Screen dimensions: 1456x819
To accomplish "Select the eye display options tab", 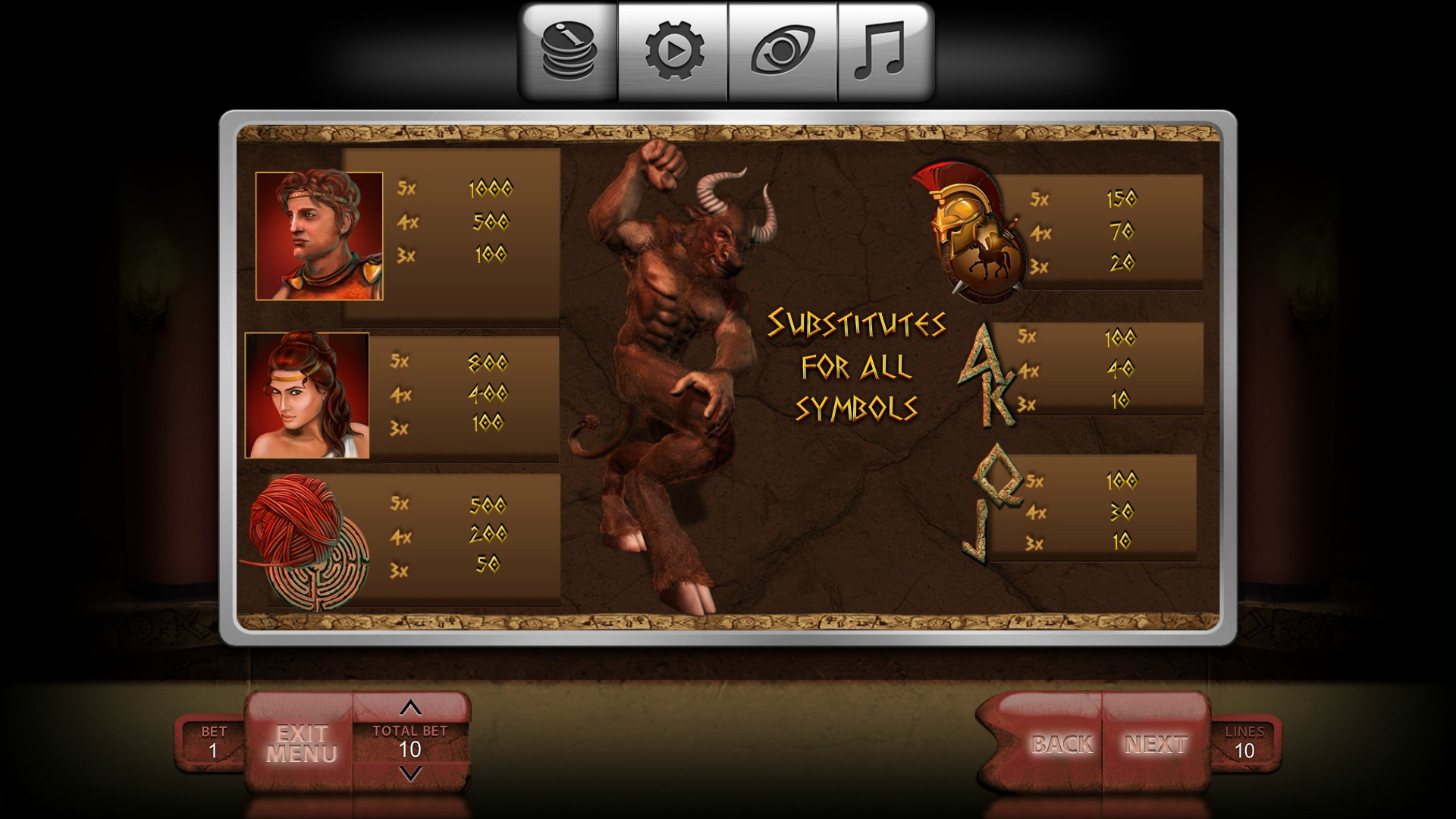I will point(783,52).
